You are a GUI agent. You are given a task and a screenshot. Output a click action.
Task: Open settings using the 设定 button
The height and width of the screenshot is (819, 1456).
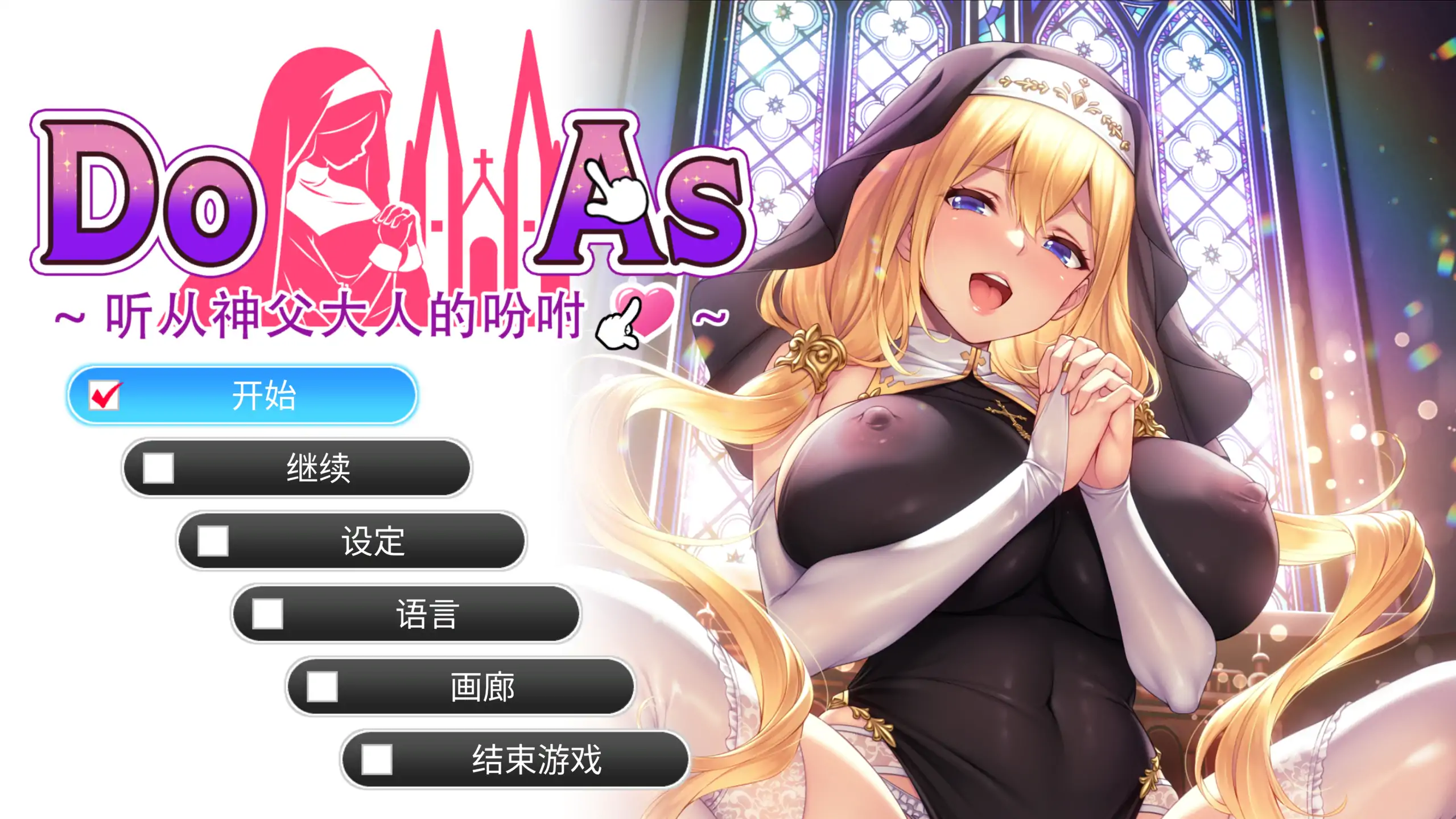pos(374,542)
